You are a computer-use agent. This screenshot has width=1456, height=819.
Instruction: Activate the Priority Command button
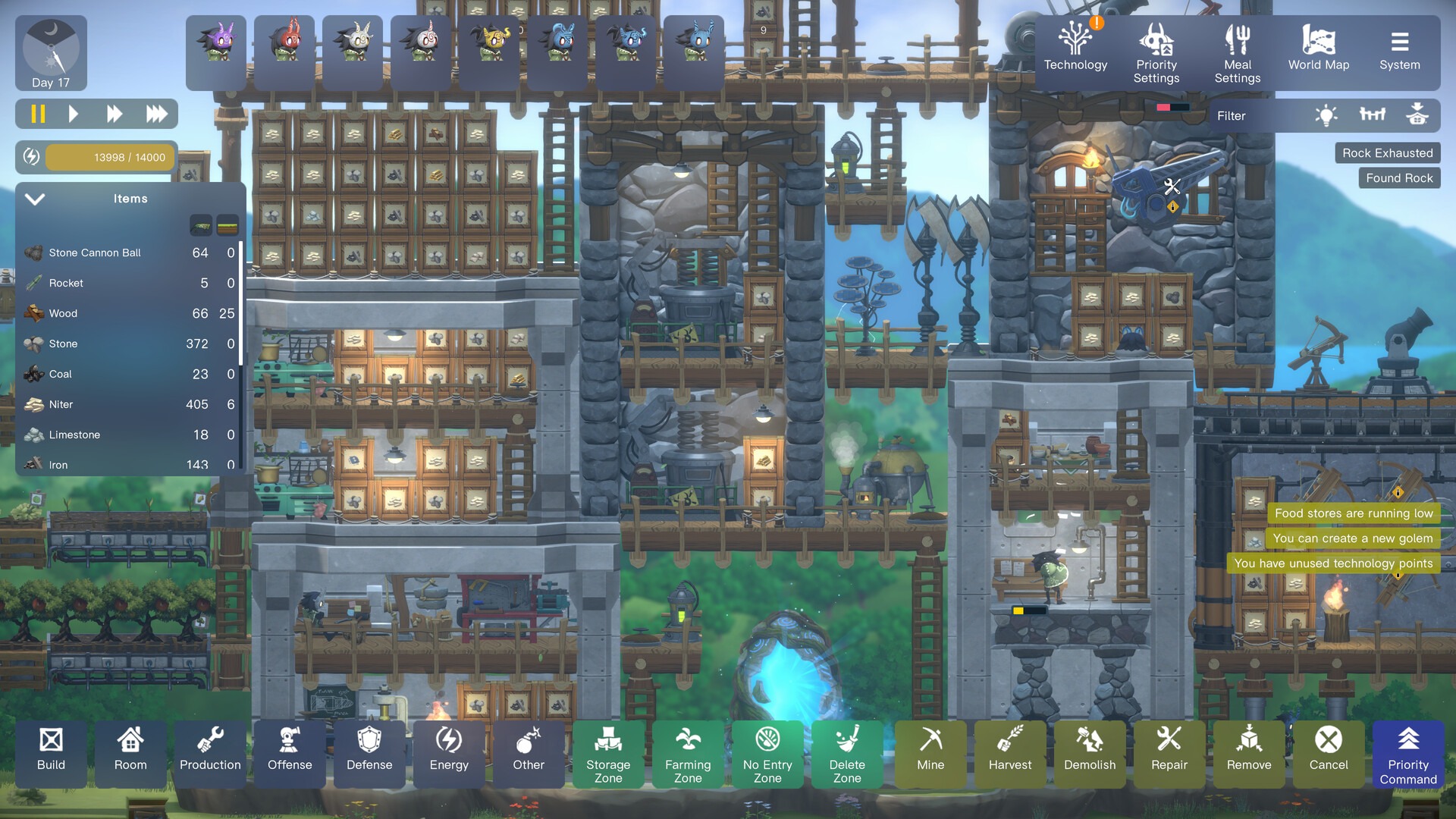1408,755
